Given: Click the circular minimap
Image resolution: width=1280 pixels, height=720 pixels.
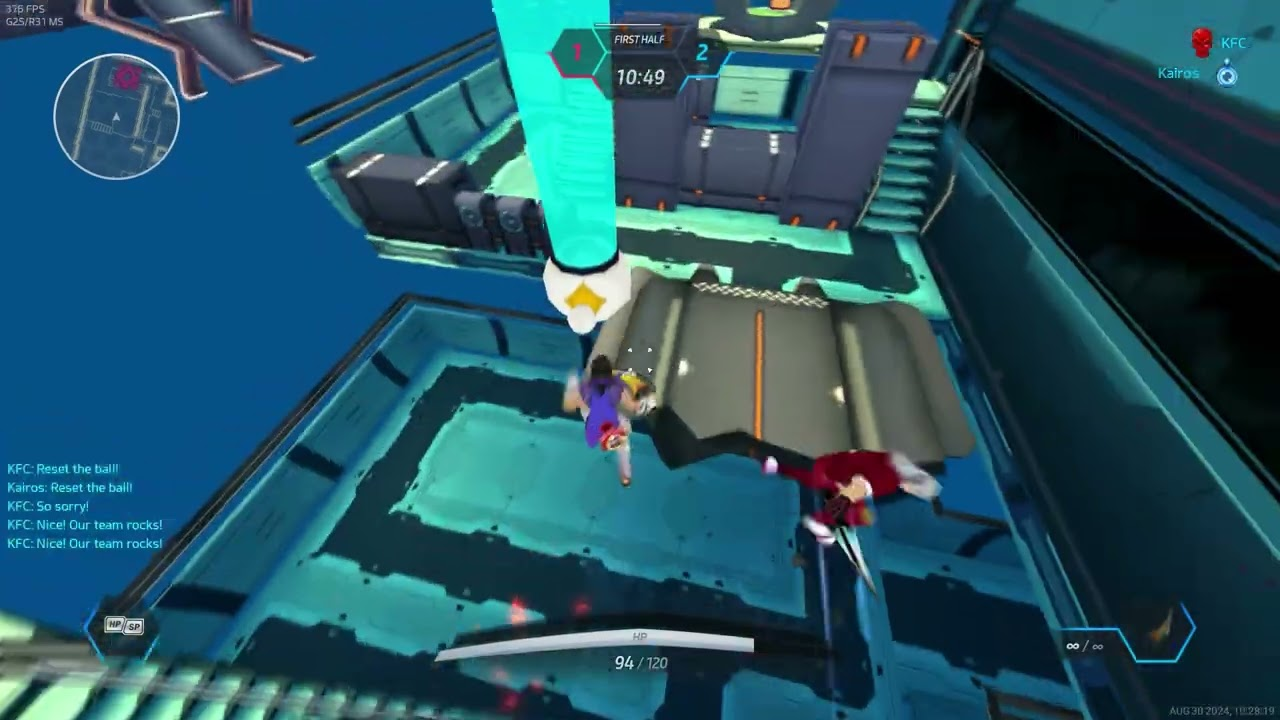Looking at the screenshot, I should (117, 116).
